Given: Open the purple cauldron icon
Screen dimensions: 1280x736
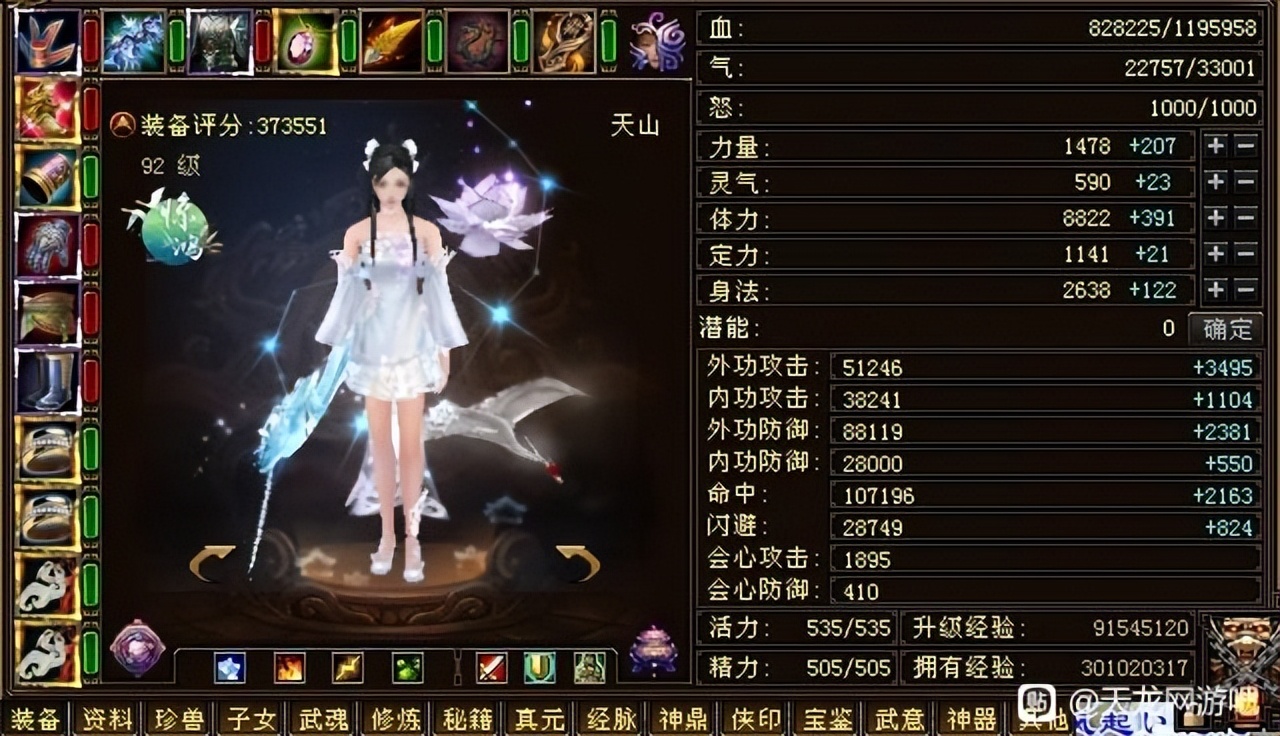Looking at the screenshot, I should [x=653, y=651].
